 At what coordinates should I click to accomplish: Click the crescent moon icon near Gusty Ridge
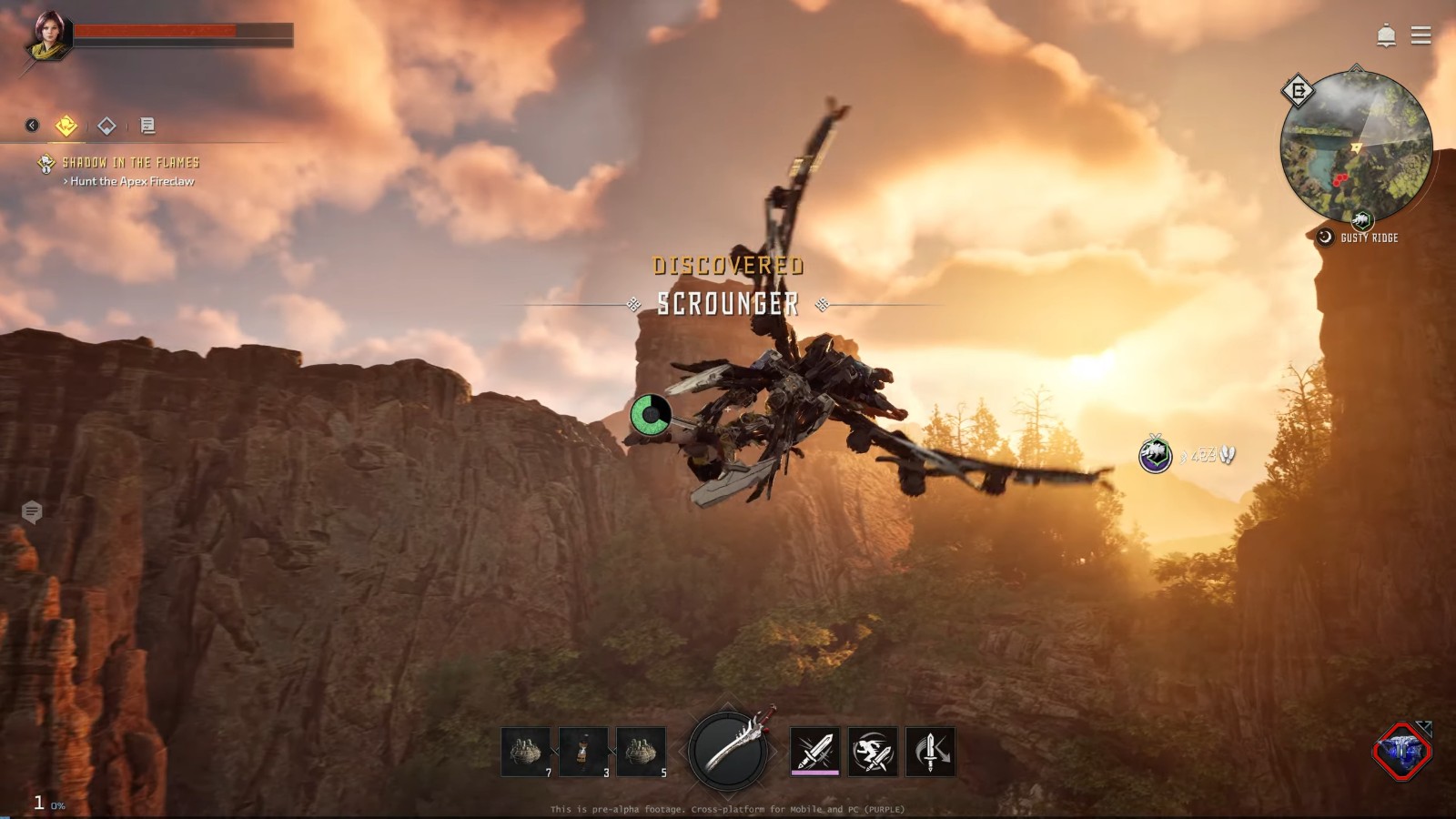coord(1325,237)
